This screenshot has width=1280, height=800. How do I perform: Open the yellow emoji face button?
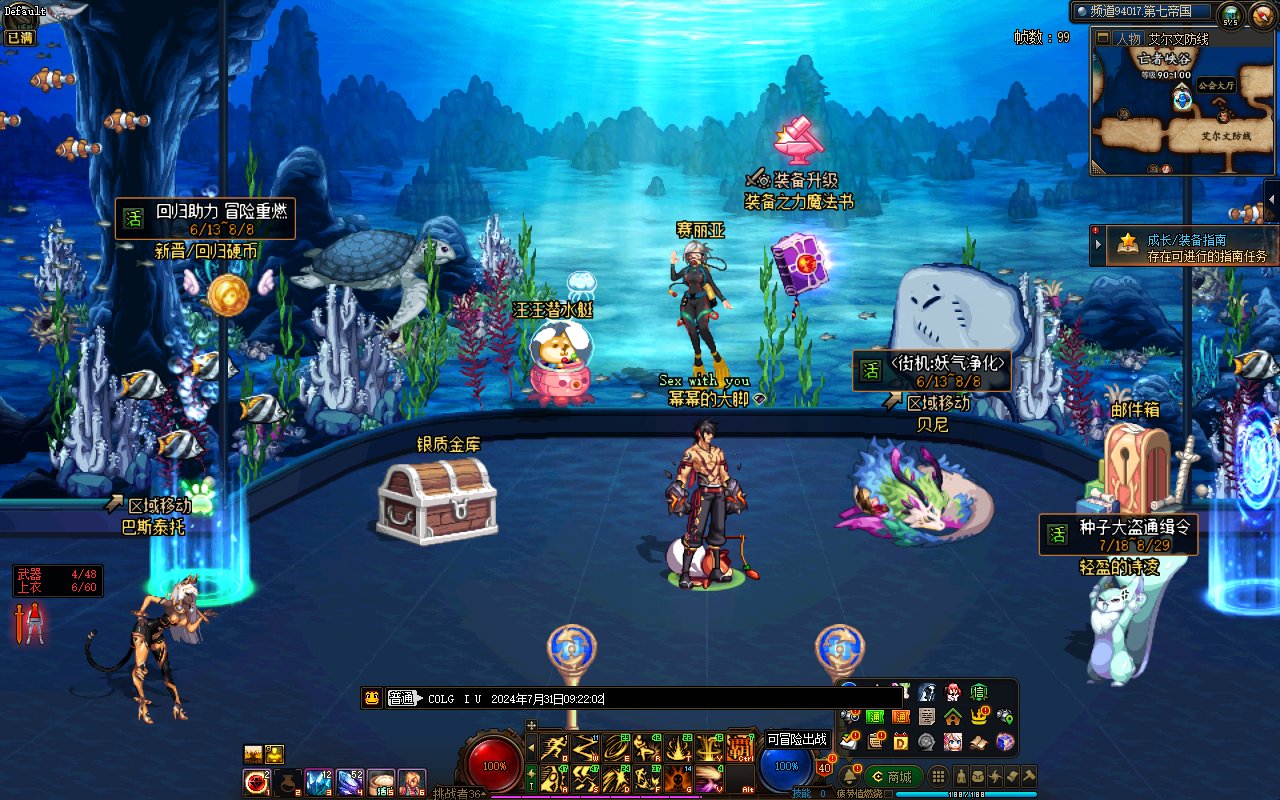coord(372,699)
